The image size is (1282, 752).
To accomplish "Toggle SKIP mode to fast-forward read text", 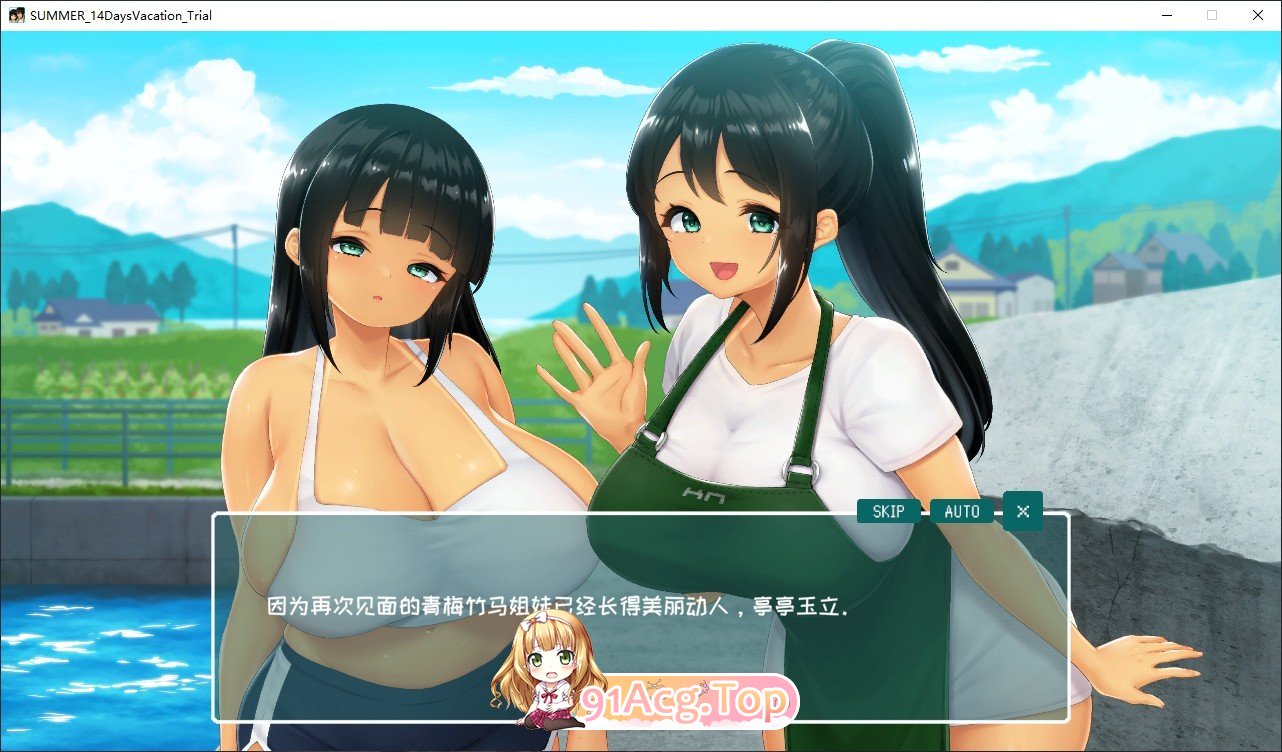I will tap(888, 511).
